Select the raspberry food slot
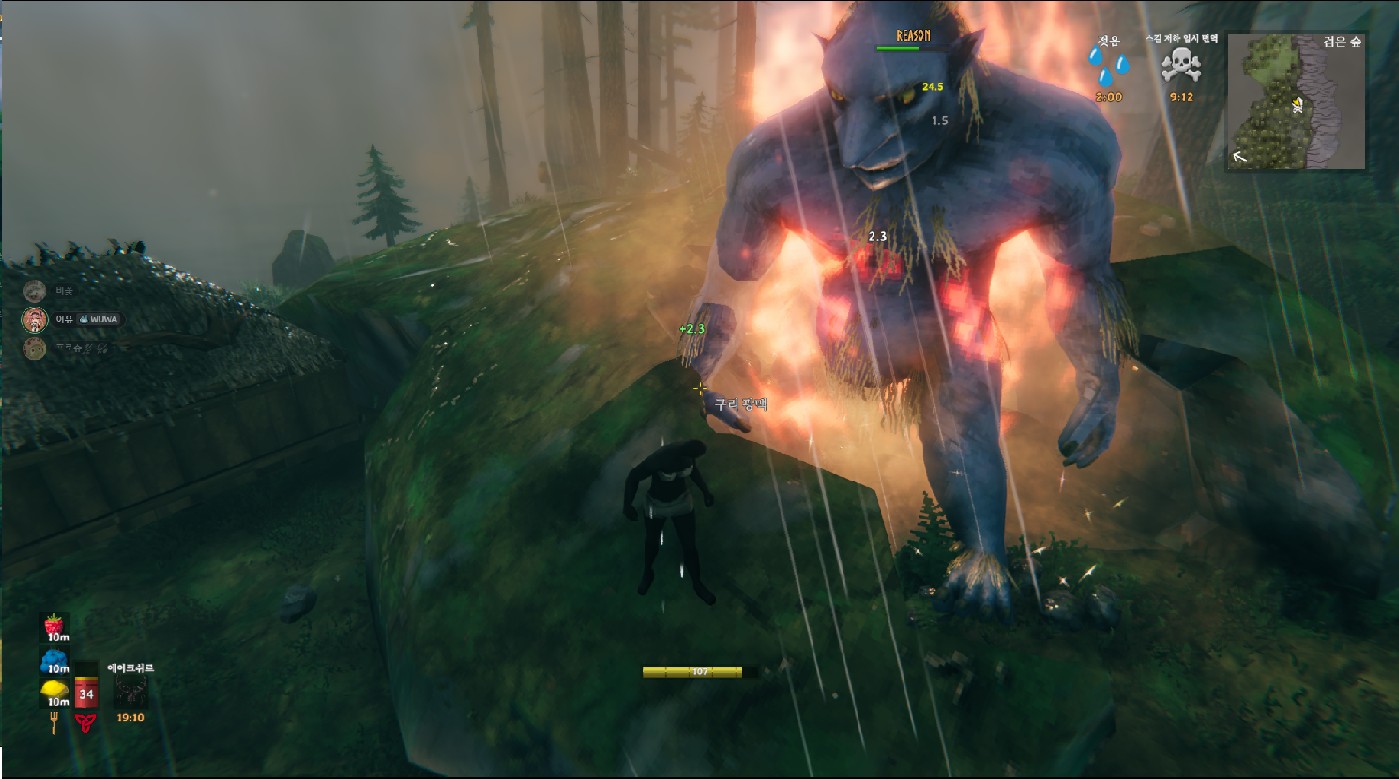The height and width of the screenshot is (779, 1399). point(54,626)
